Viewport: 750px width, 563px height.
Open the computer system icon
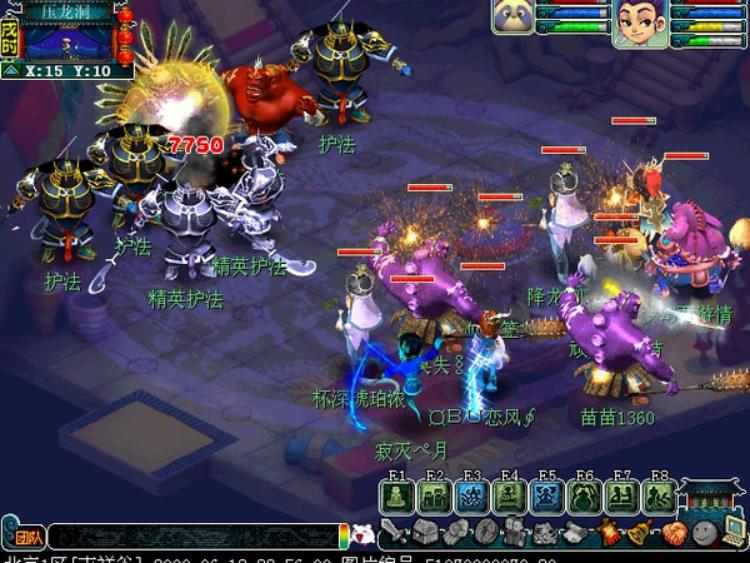point(735,533)
